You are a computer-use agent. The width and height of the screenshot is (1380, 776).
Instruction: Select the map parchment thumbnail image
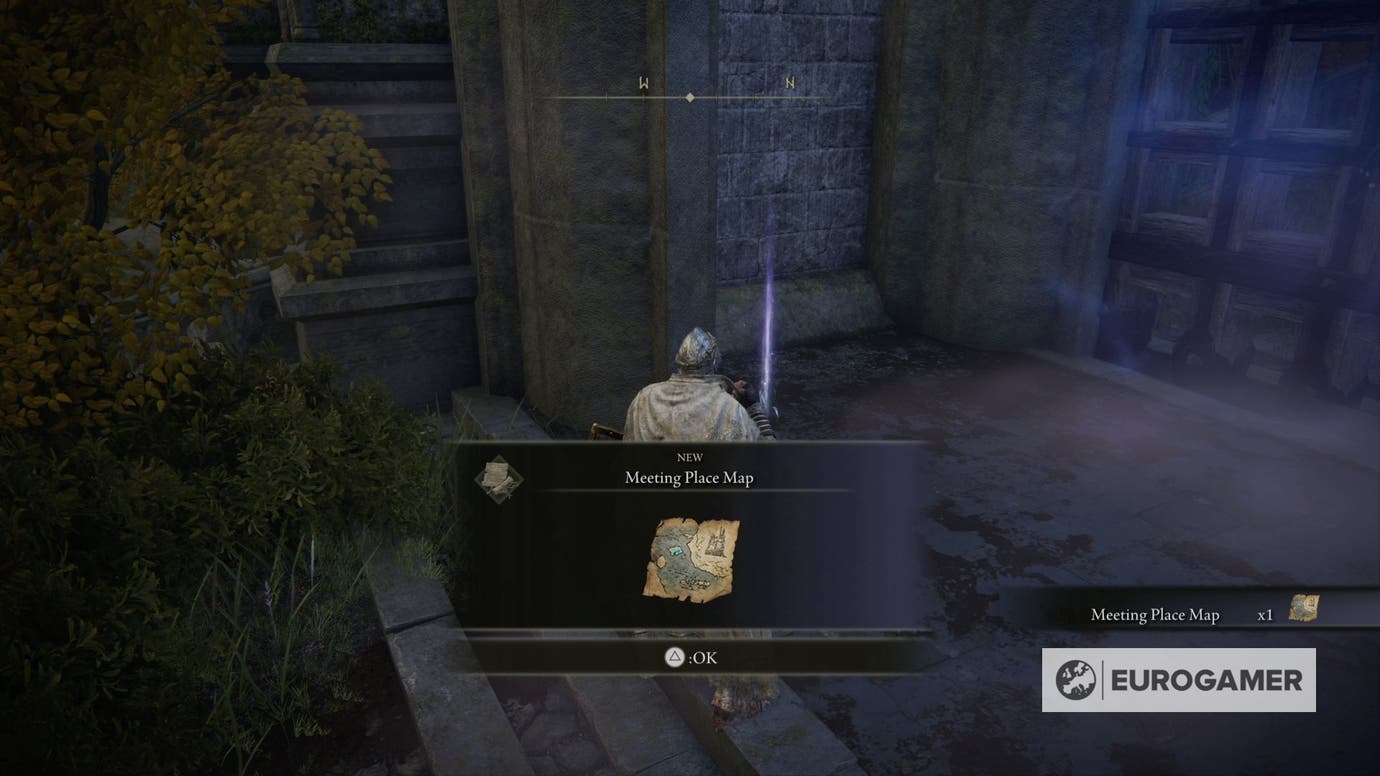tap(690, 560)
